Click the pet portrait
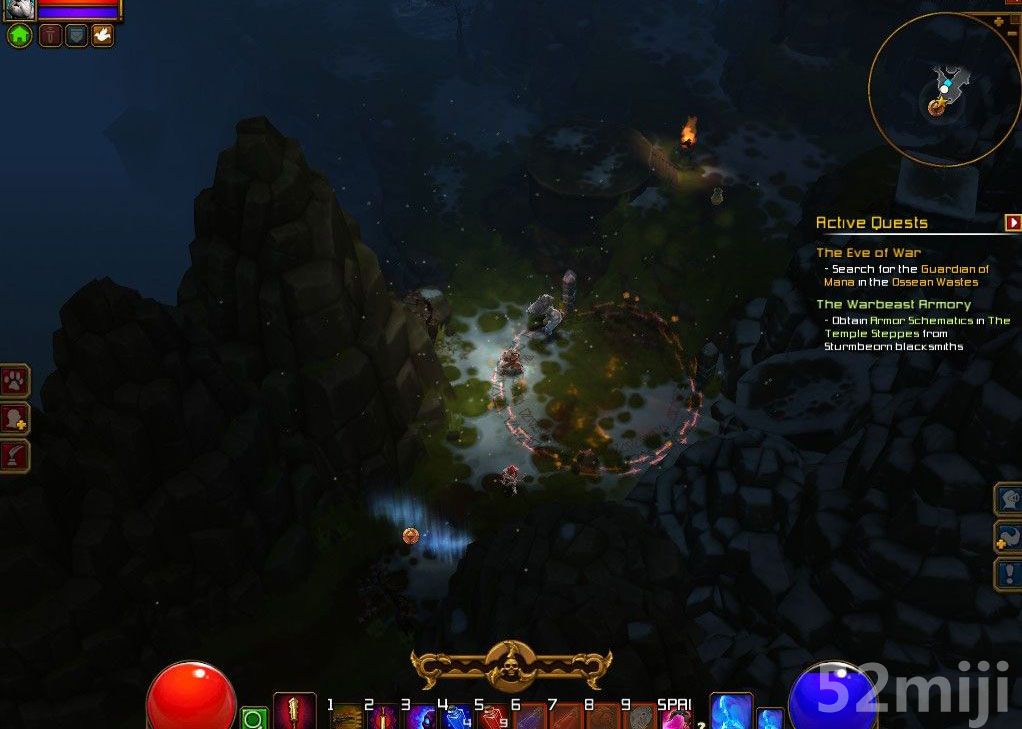 [x=19, y=9]
